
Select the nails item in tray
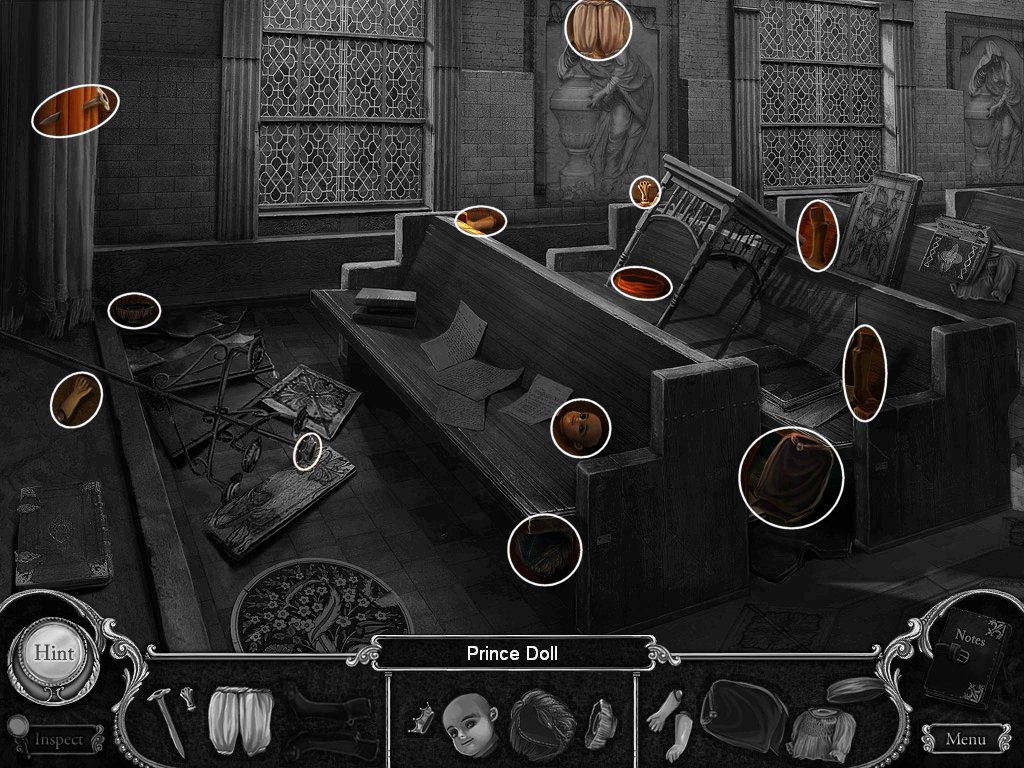(x=168, y=716)
